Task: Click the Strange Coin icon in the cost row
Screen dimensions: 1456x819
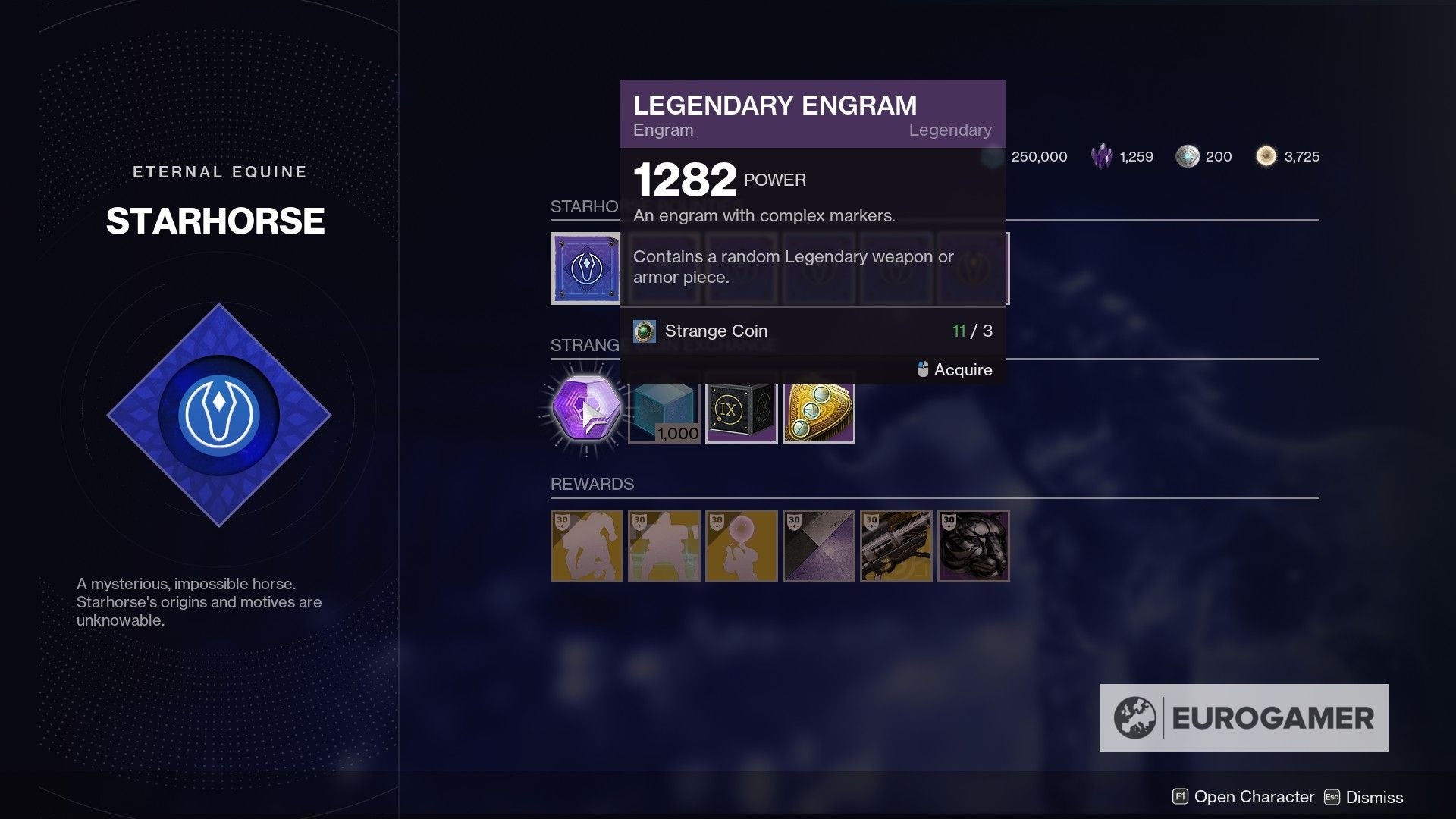Action: [645, 331]
